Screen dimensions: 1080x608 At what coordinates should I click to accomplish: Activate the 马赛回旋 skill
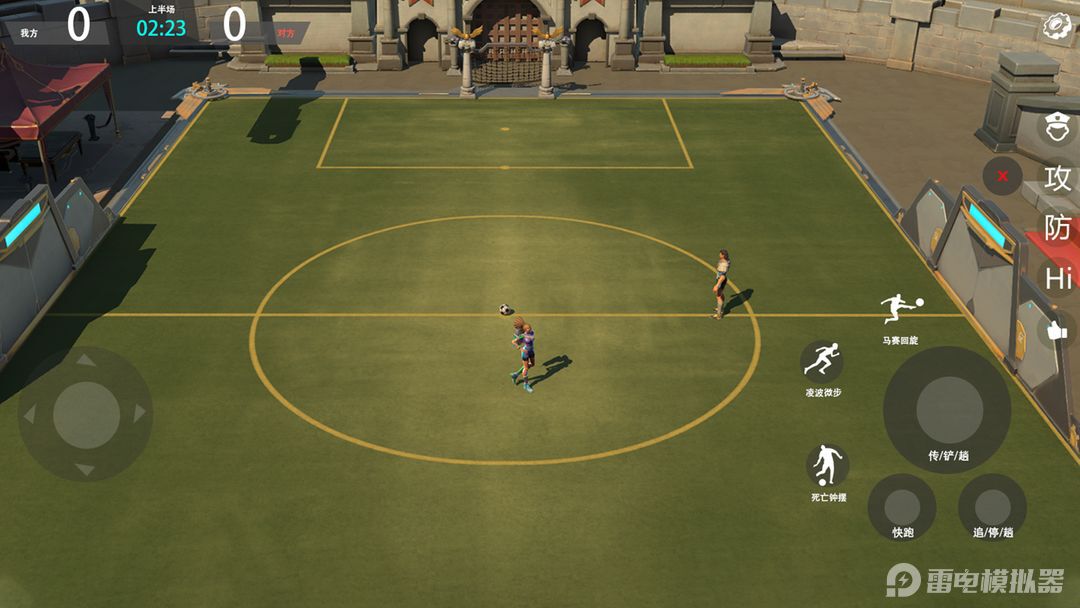tap(900, 308)
